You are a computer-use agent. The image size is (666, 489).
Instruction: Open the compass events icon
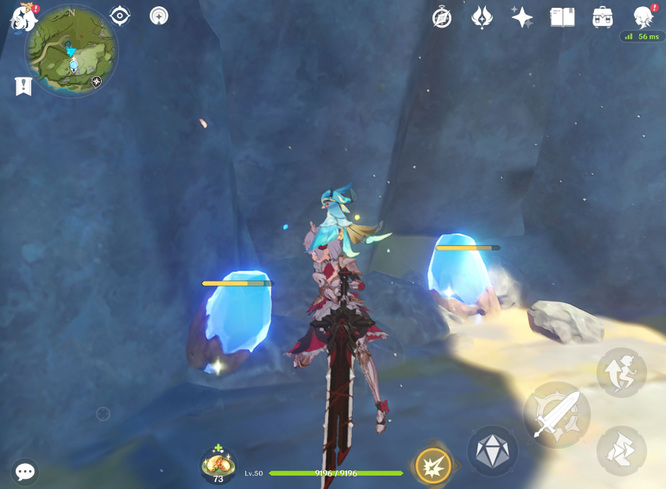(x=442, y=17)
